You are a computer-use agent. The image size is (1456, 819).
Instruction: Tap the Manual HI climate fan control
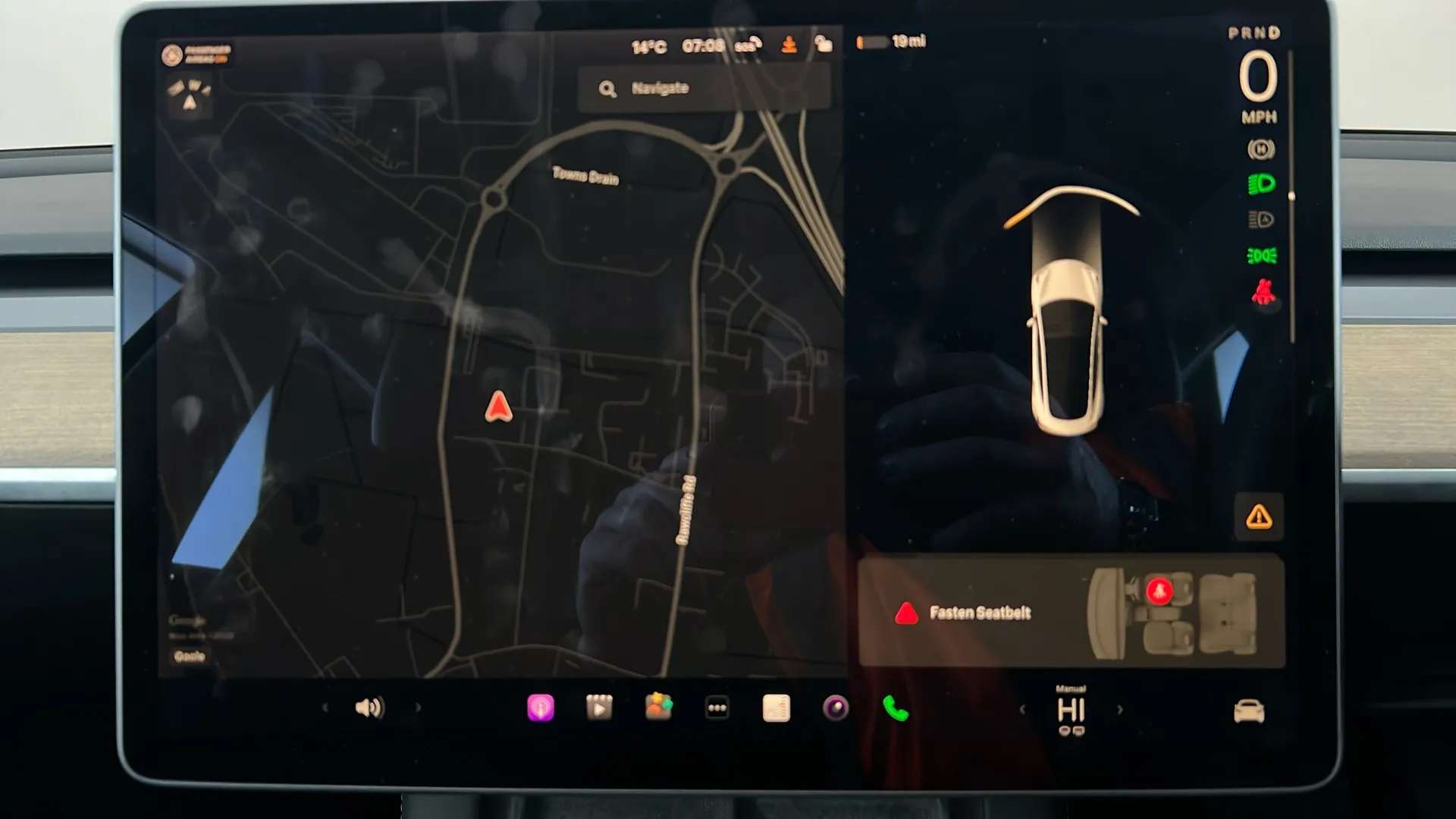coord(1072,709)
